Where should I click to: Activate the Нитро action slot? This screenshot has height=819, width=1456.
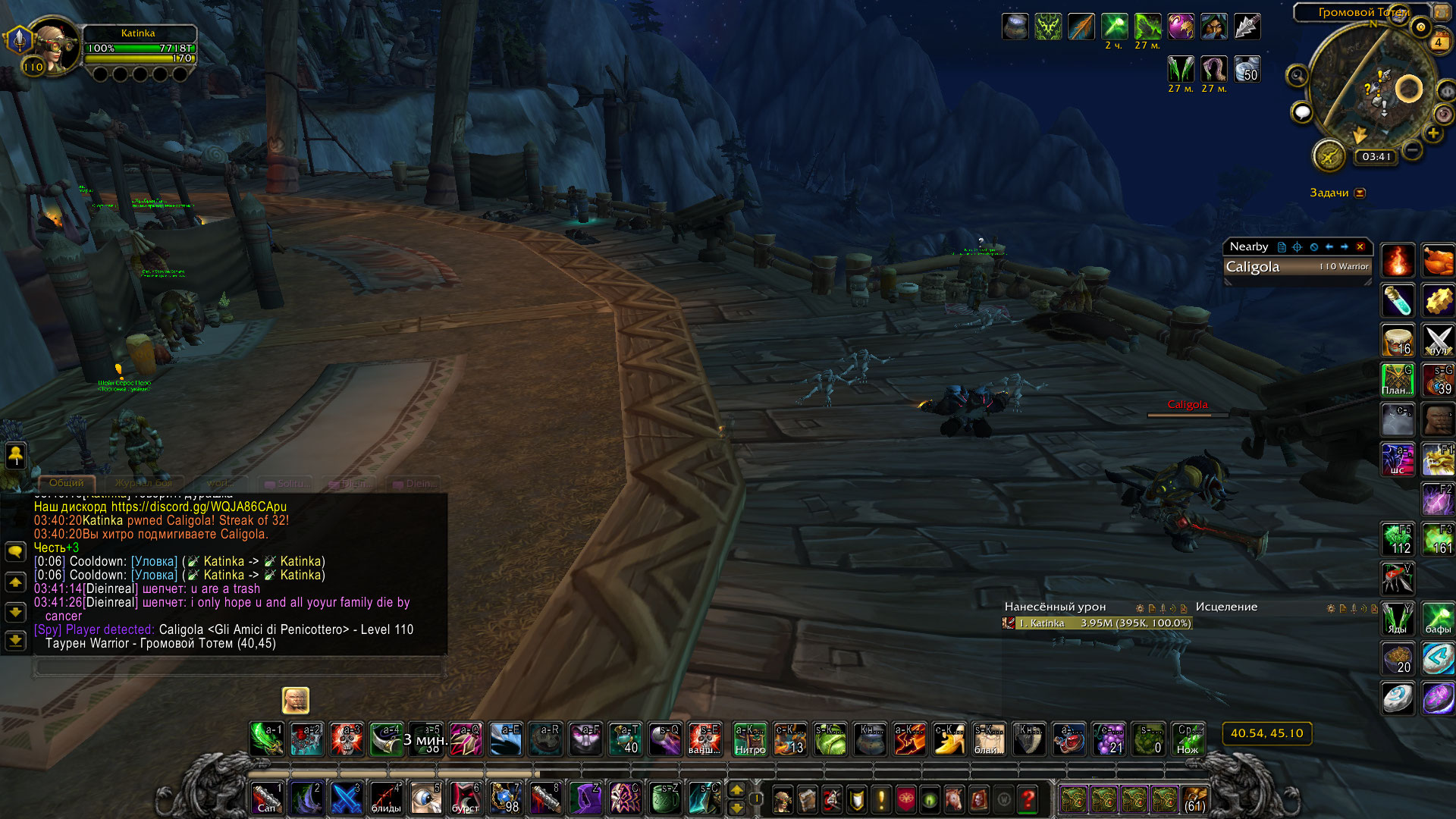[x=750, y=739]
